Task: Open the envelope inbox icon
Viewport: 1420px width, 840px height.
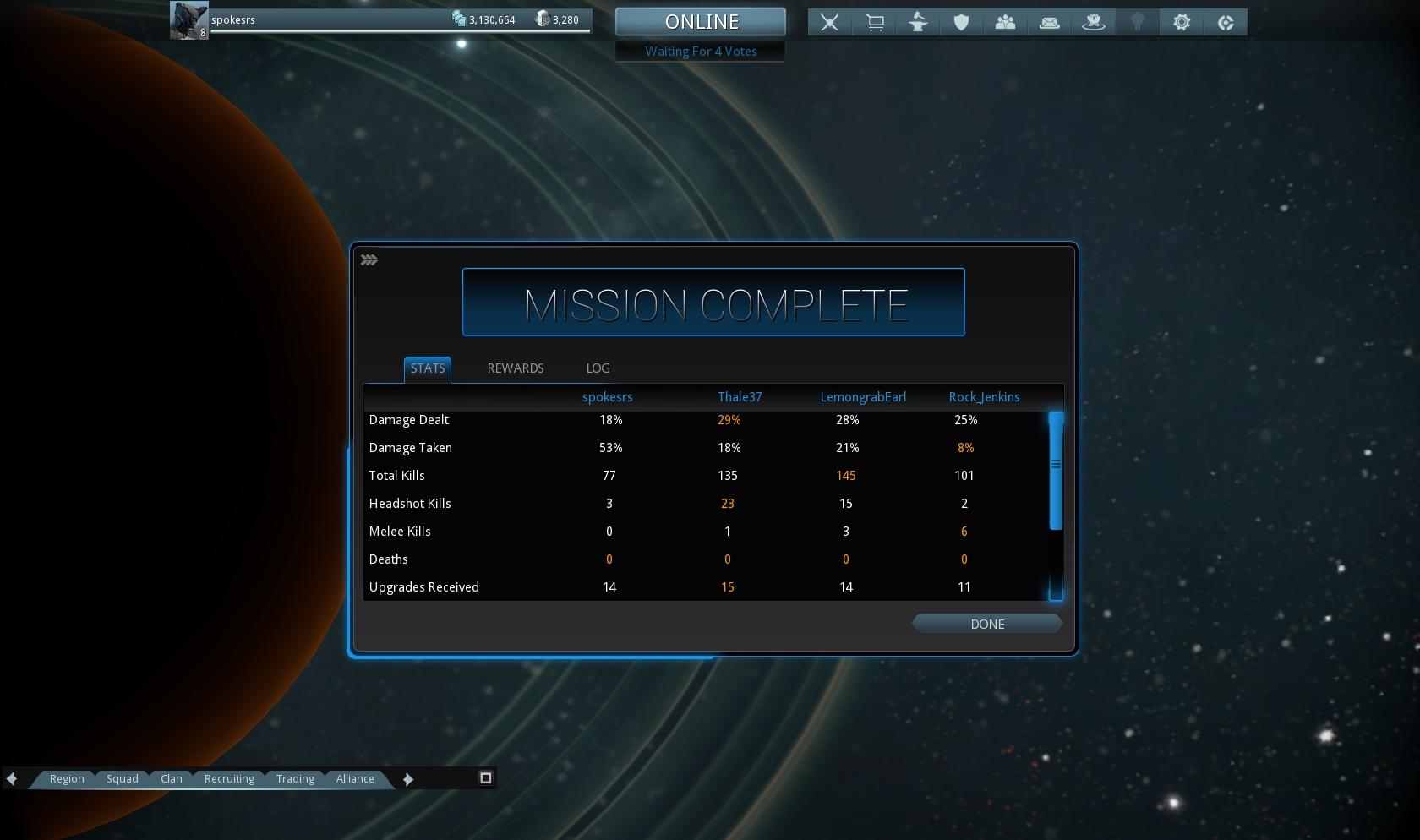Action: 1050,23
